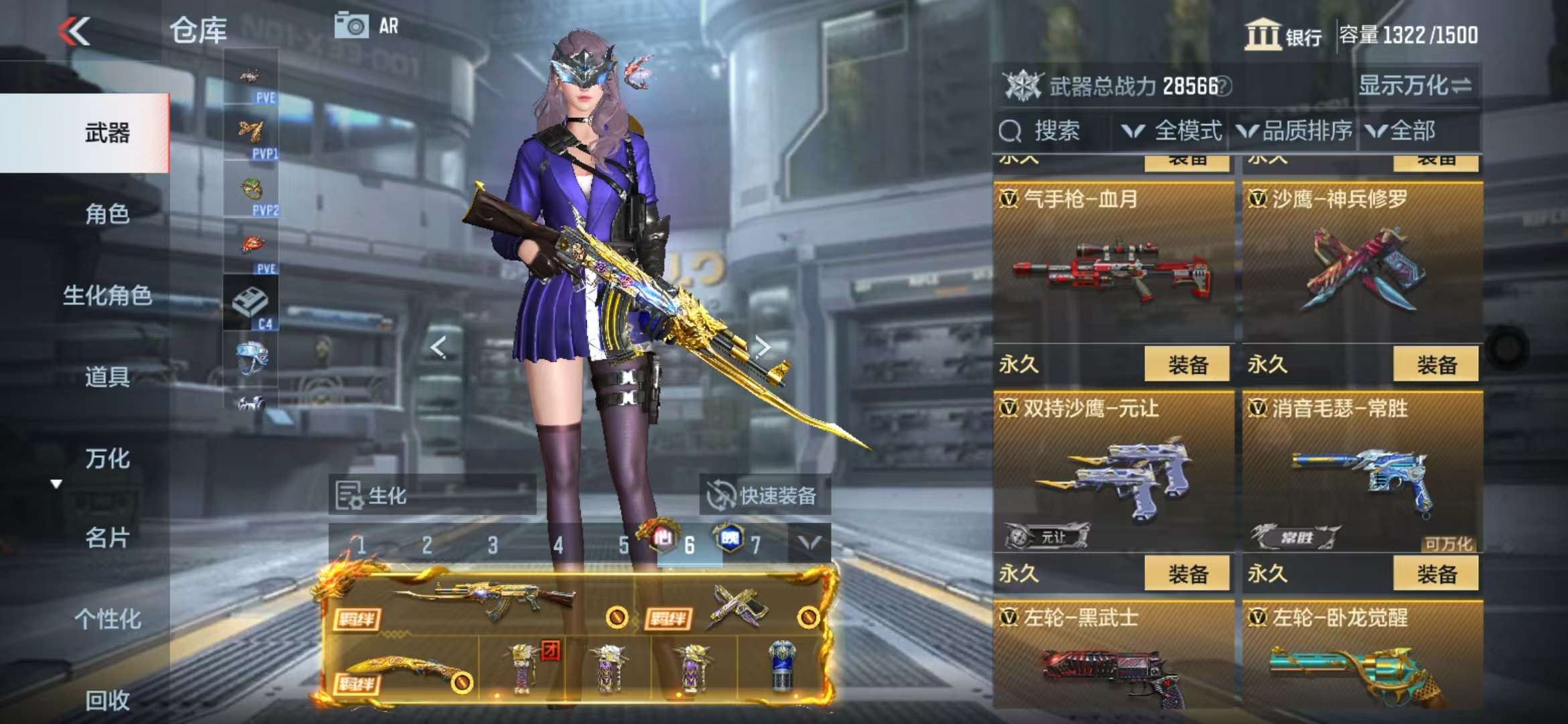This screenshot has height=724, width=1568.
Task: Activate 快速装备 quick equip
Action: click(x=765, y=495)
